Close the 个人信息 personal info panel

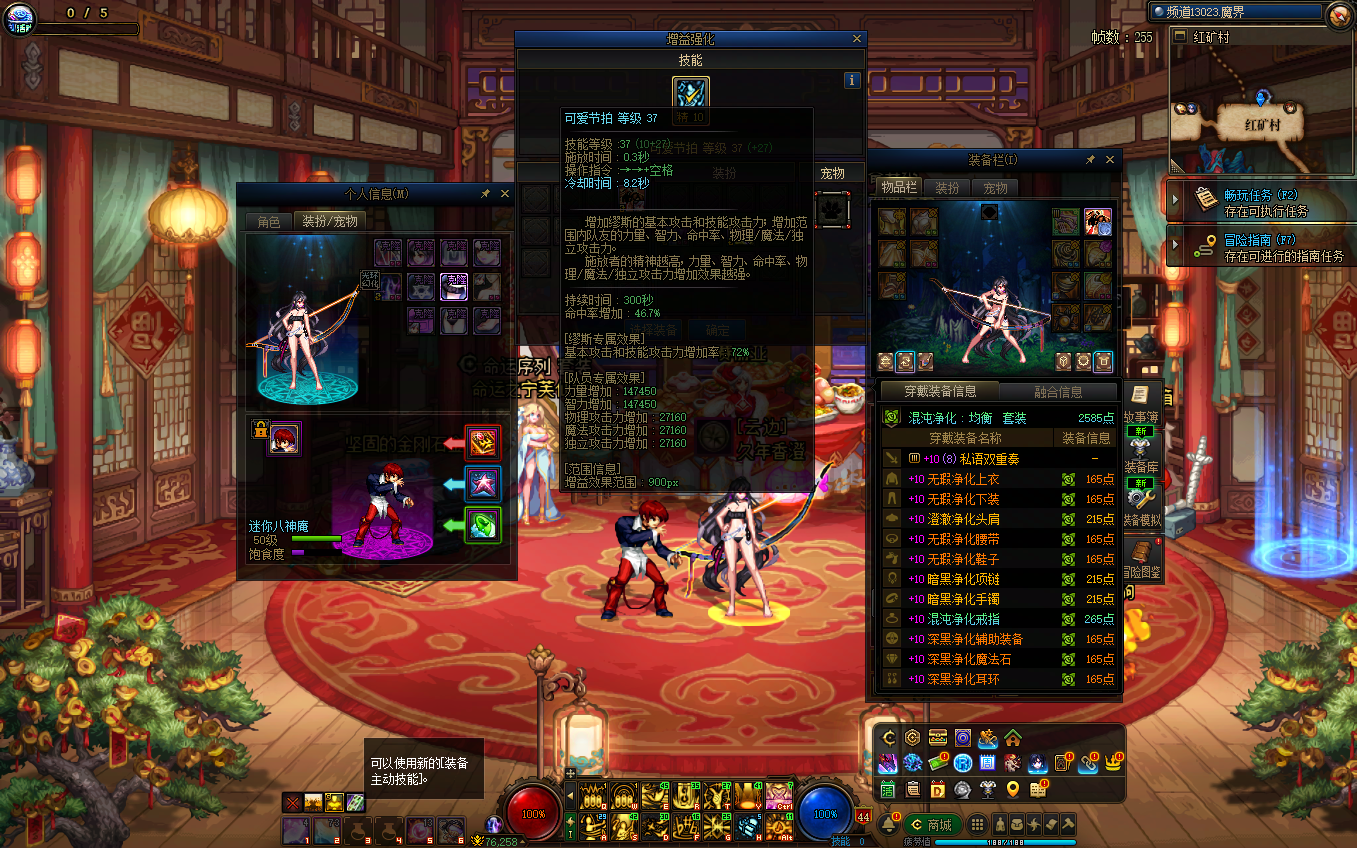(505, 194)
